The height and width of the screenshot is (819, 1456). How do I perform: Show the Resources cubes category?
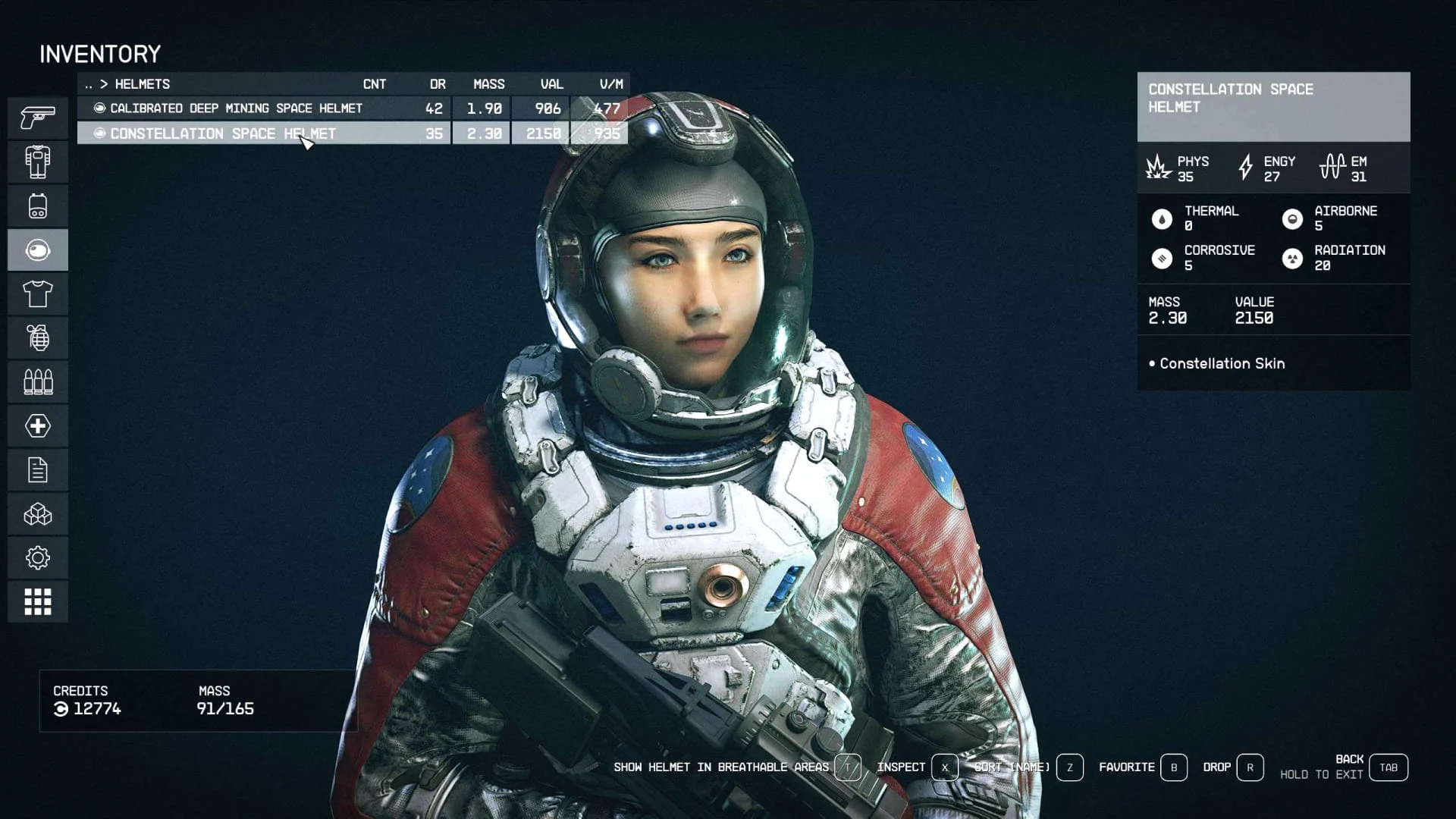pos(38,515)
